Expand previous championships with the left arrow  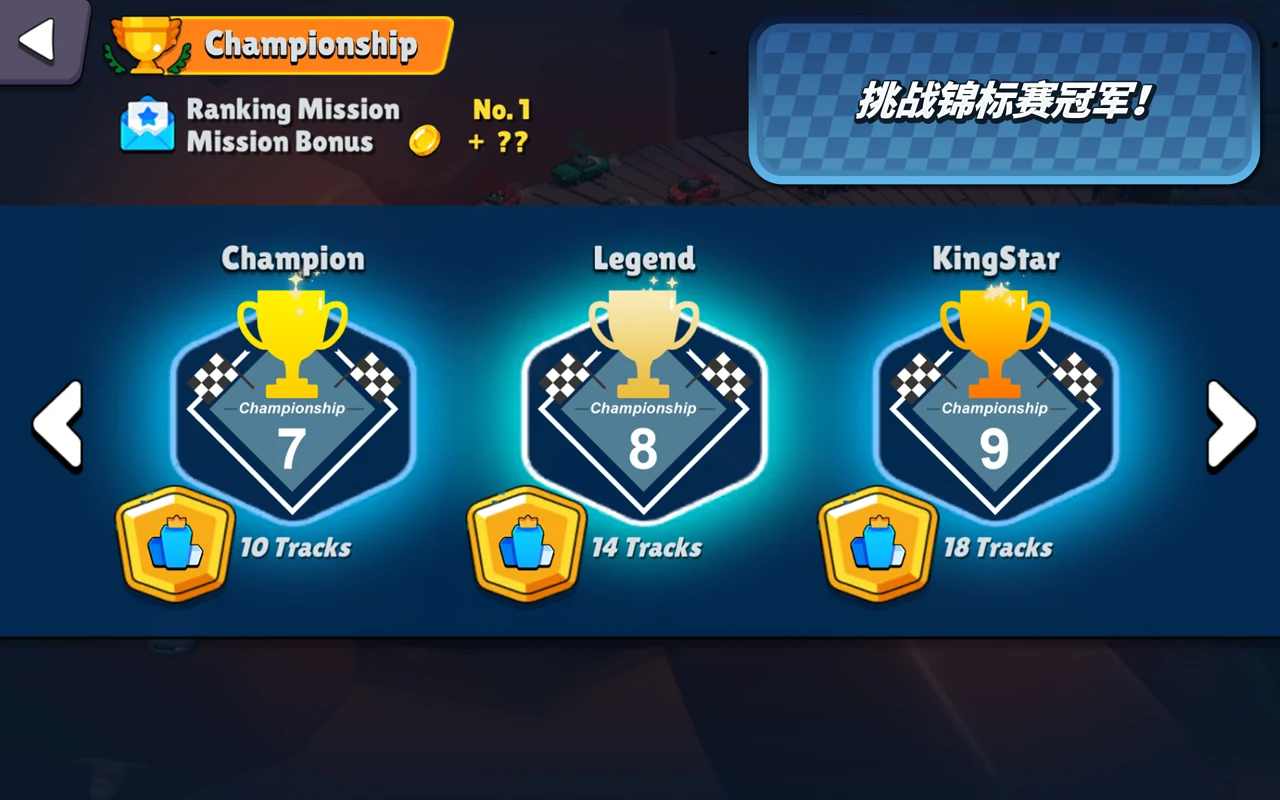tap(57, 424)
